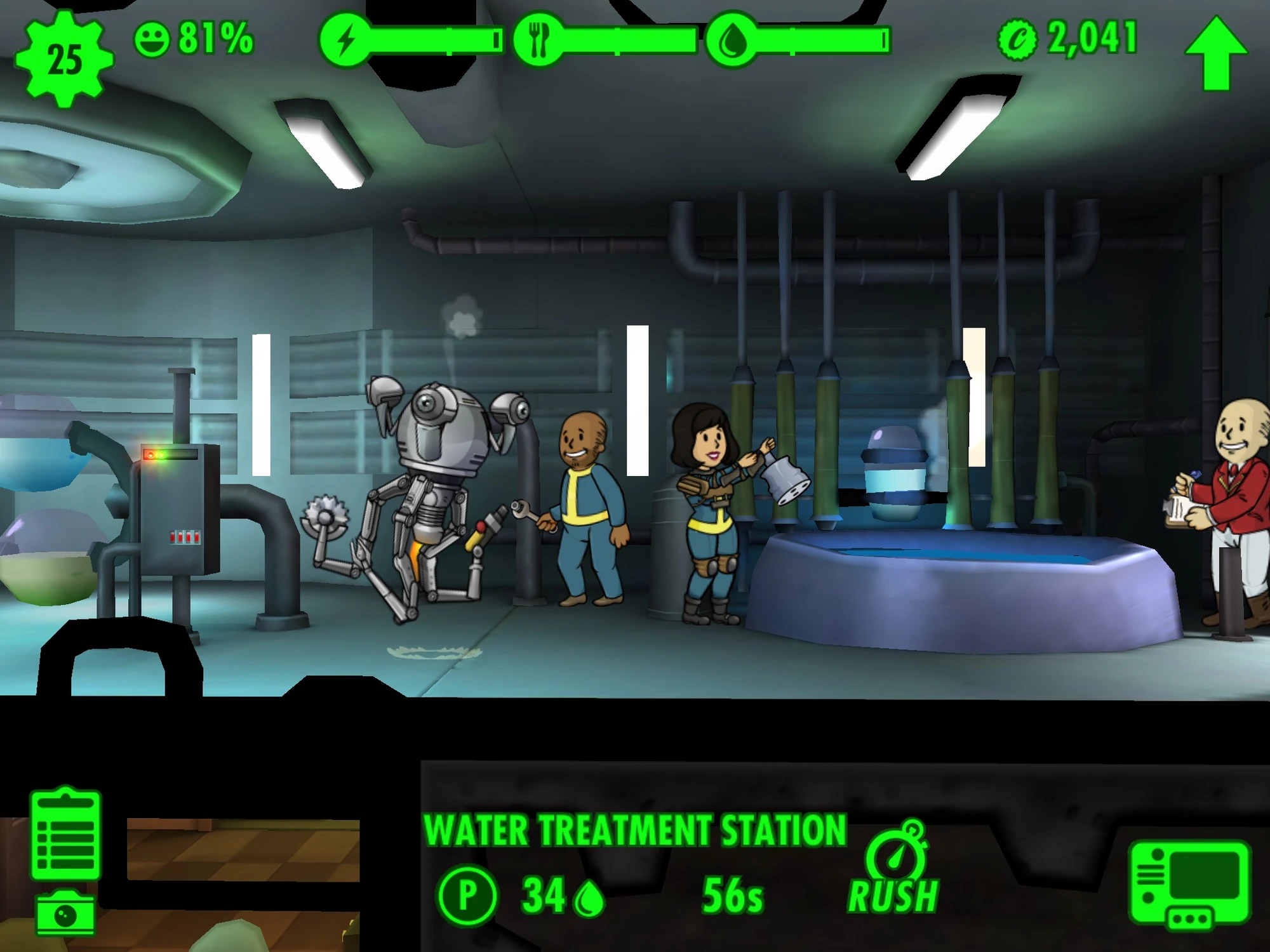Click the happiness smiley face icon

pyautogui.click(x=154, y=39)
